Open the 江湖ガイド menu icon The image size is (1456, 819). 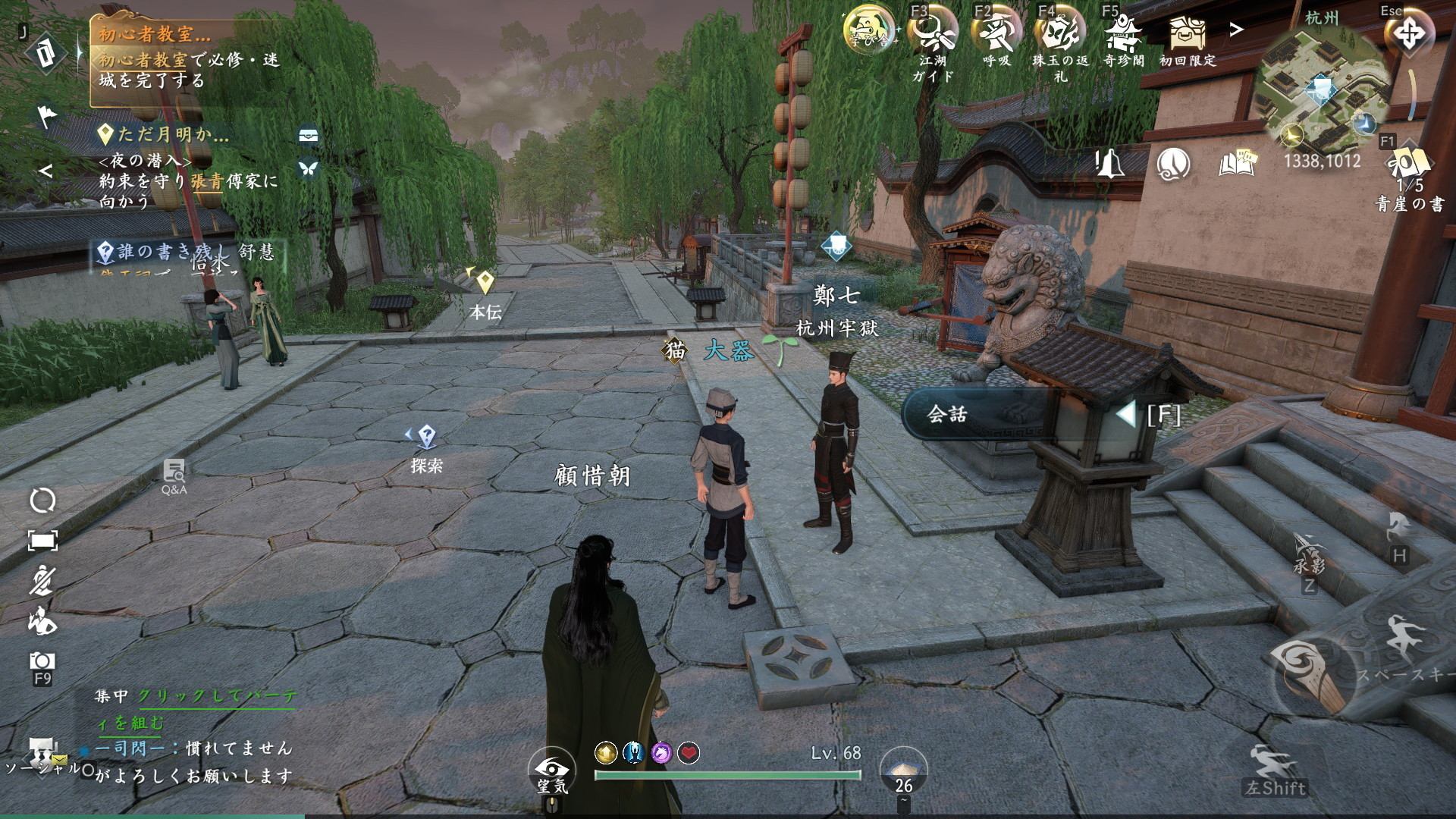coord(932,32)
